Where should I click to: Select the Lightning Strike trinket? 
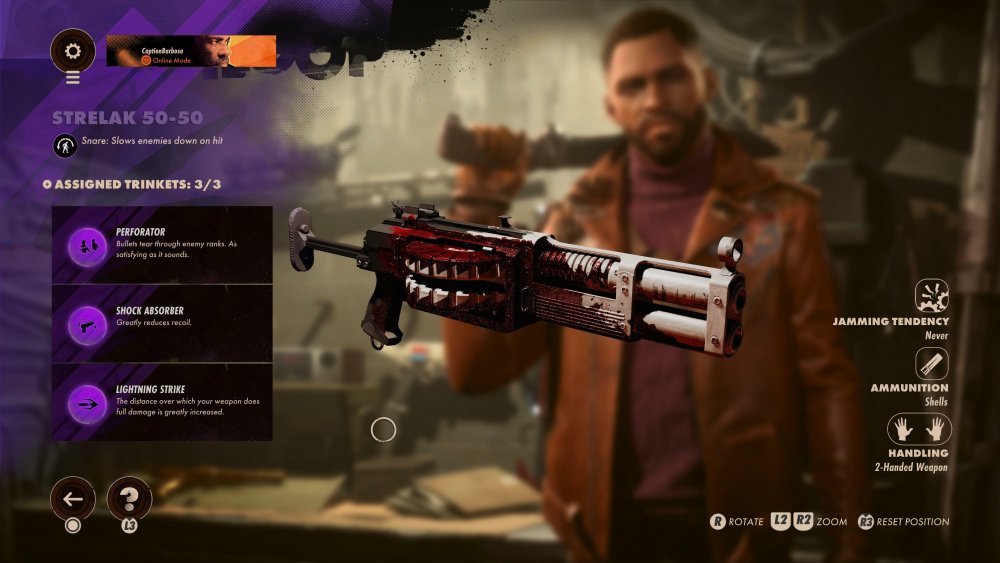[162, 402]
